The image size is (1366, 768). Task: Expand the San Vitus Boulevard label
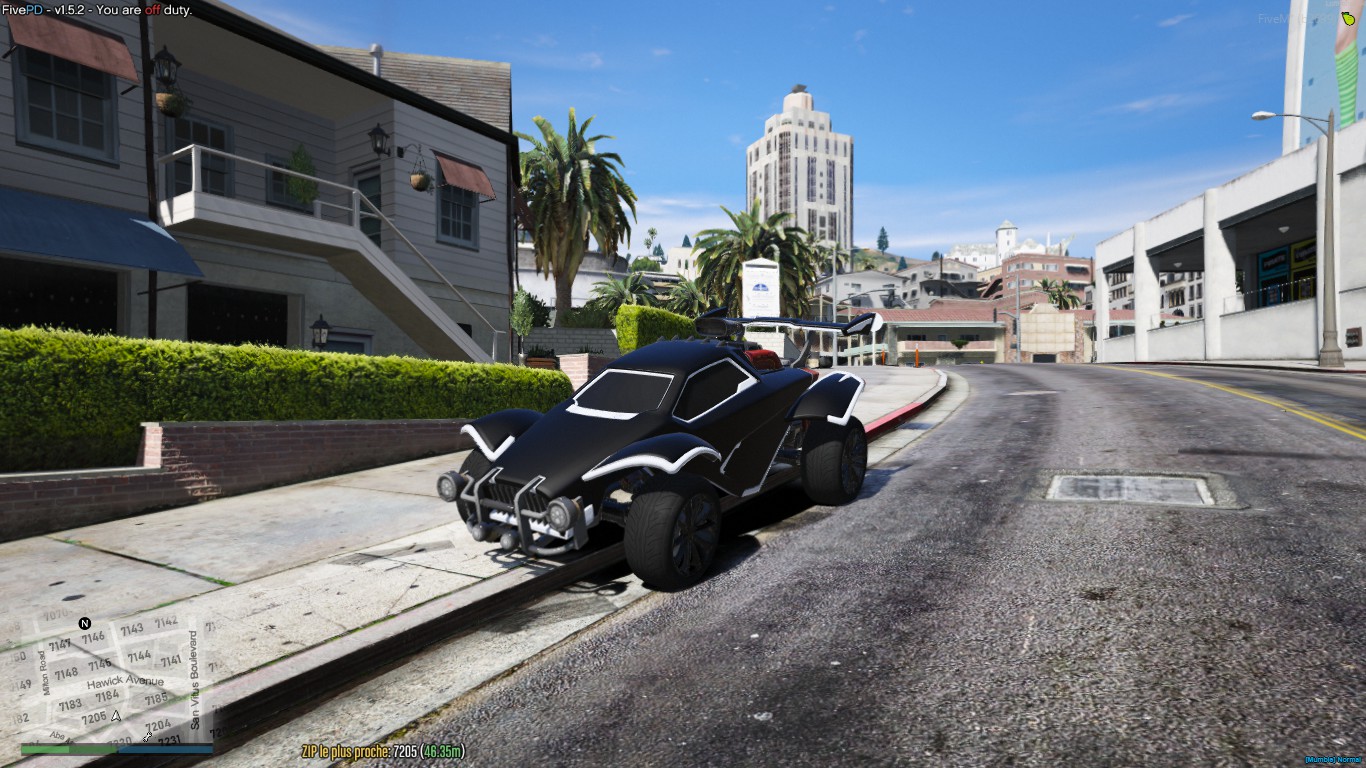(x=194, y=681)
